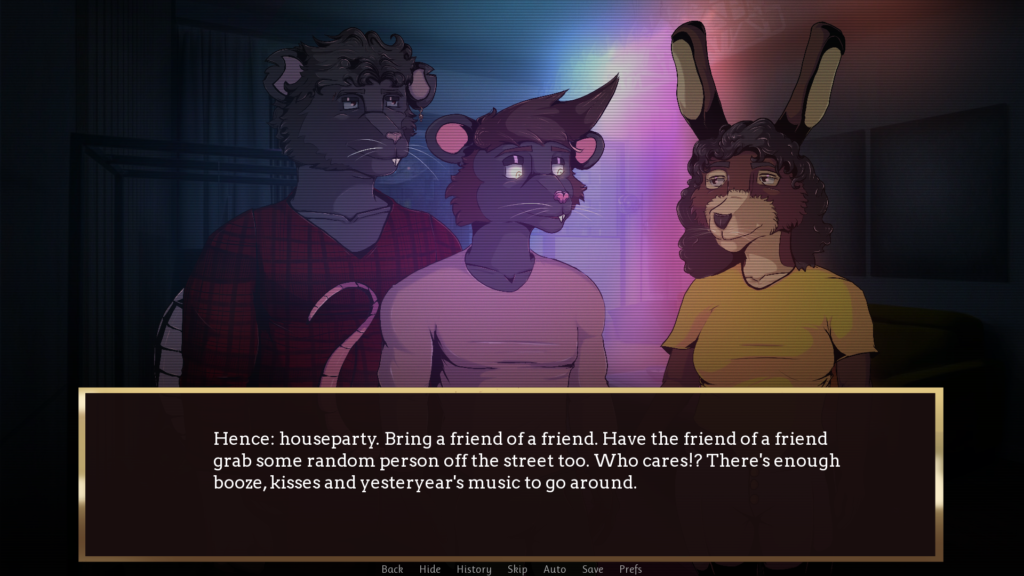Viewport: 1024px width, 576px height.
Task: Open the dialogue History log
Action: point(474,569)
